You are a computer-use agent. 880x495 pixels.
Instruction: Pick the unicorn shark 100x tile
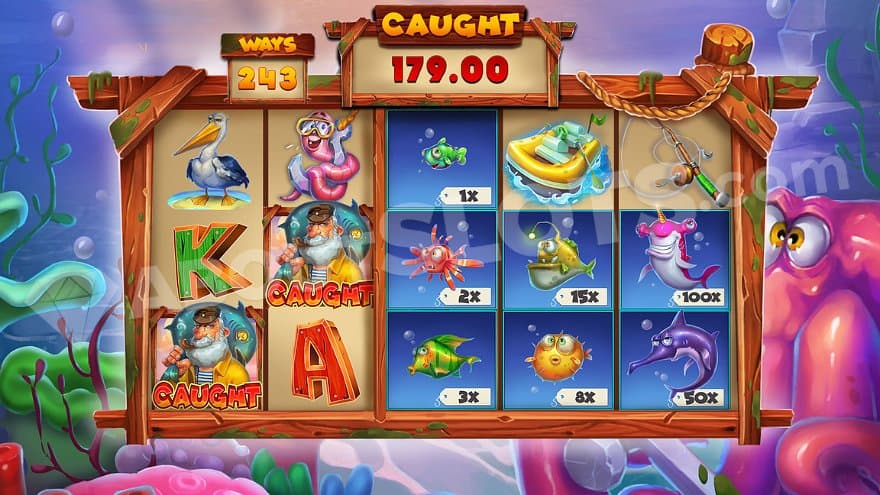[x=675, y=259]
